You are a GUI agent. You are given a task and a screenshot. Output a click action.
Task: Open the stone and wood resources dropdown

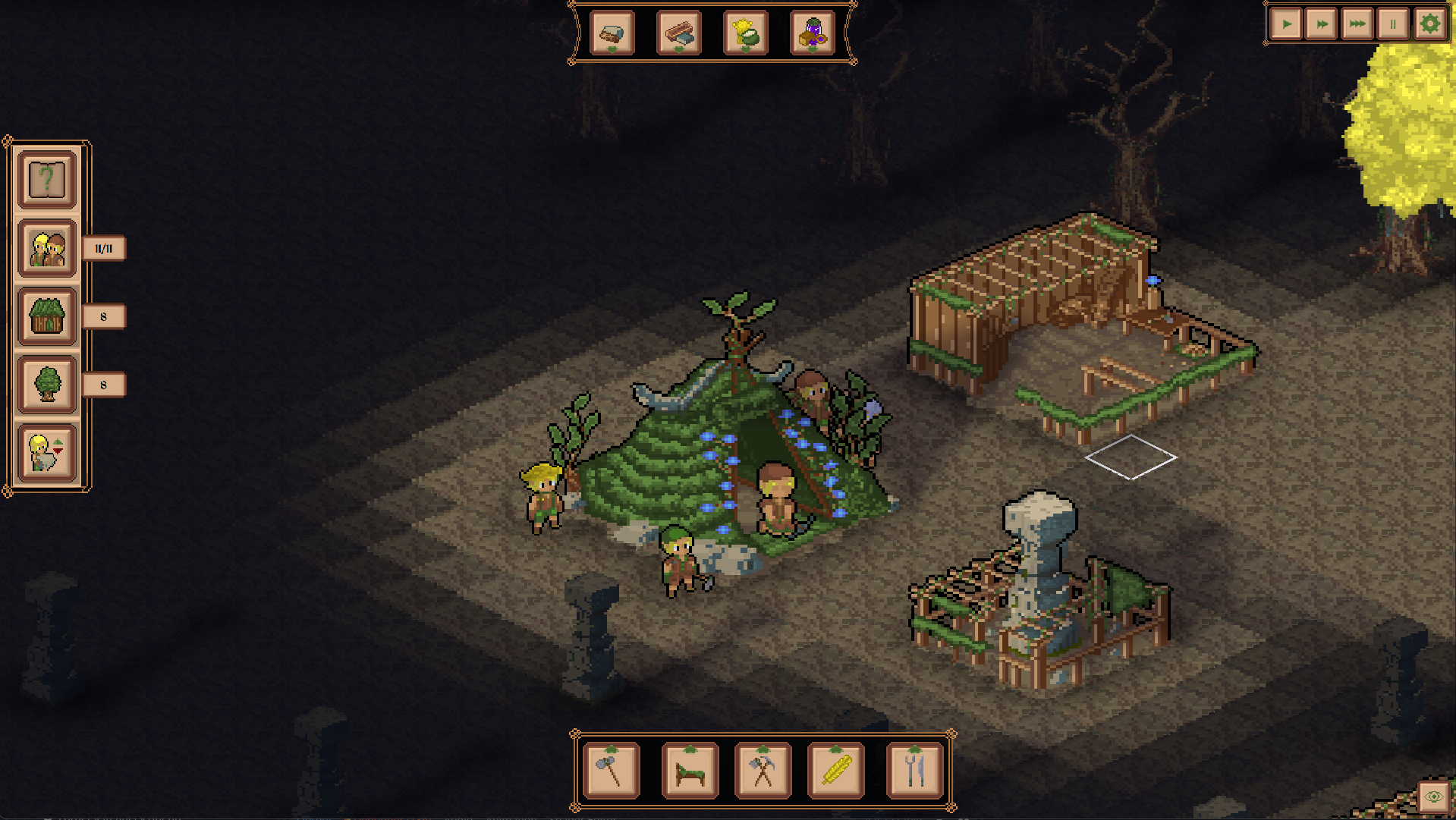pos(612,33)
